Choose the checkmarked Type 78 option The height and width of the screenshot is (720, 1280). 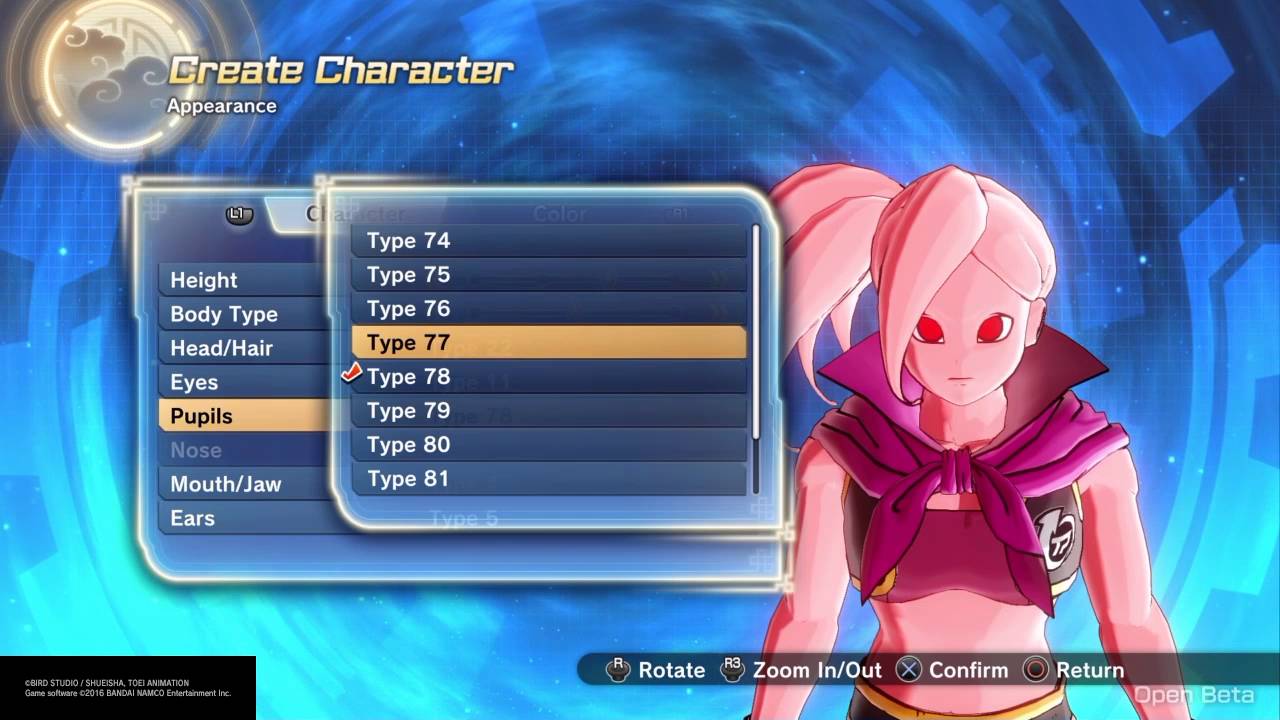[x=548, y=377]
